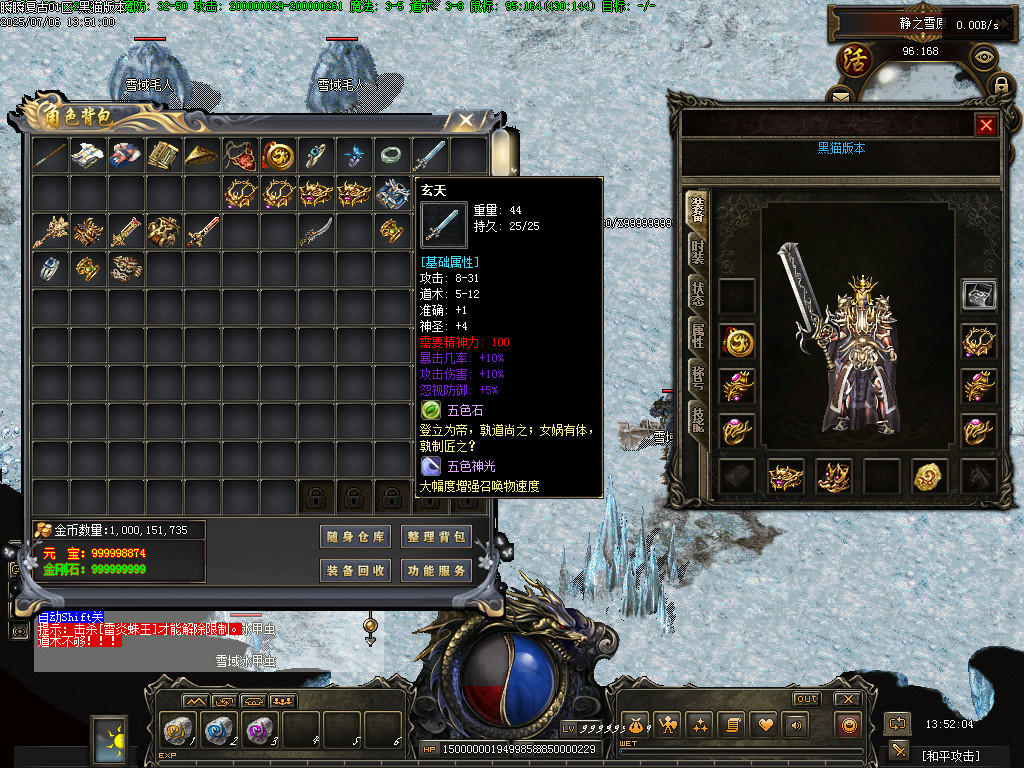
Task: Select the 玄天 sword in the backpack
Action: pyautogui.click(x=429, y=155)
